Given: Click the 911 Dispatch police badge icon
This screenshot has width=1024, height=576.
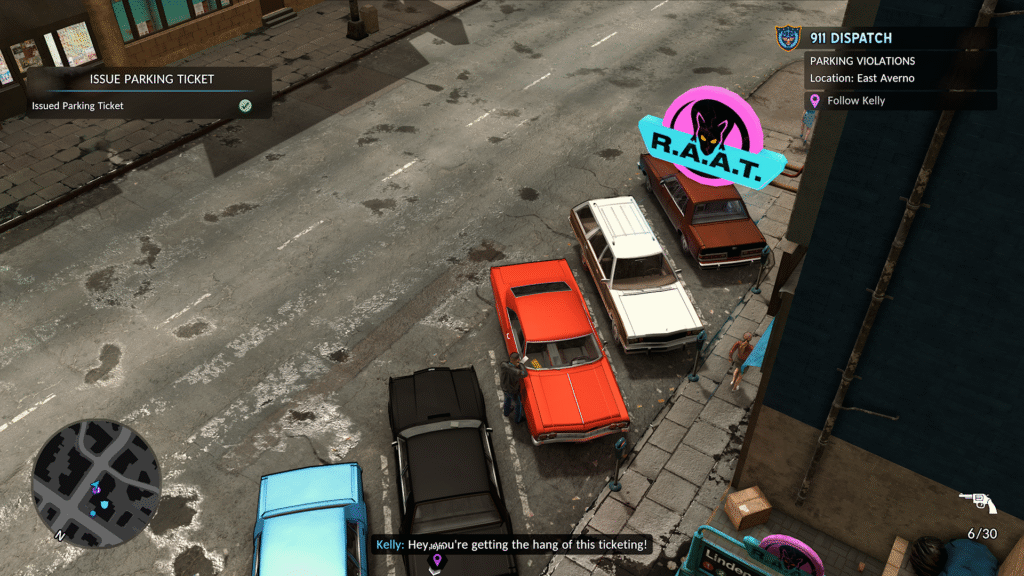Looking at the screenshot, I should (x=789, y=39).
